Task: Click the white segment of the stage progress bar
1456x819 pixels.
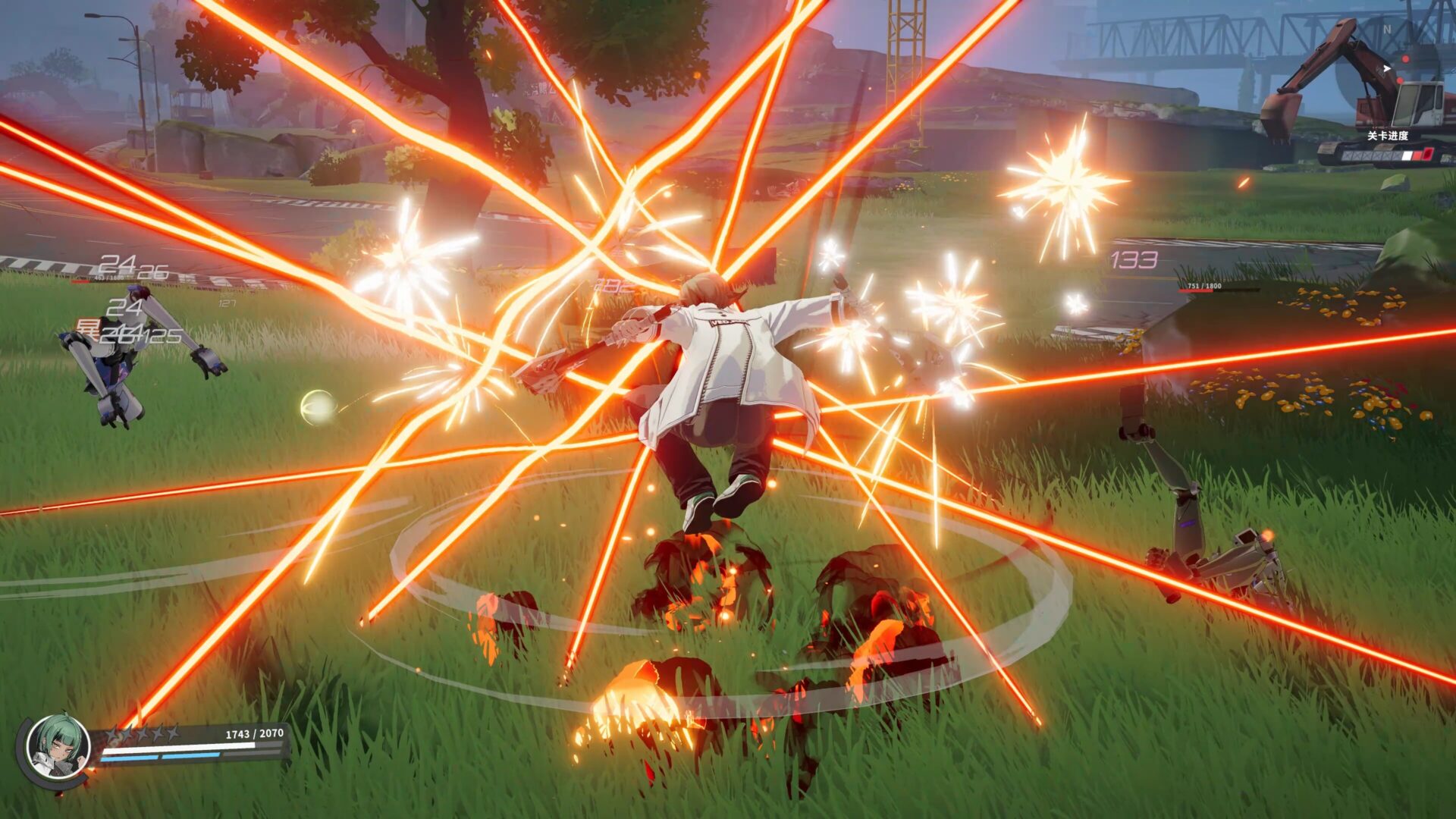Action: click(1407, 155)
